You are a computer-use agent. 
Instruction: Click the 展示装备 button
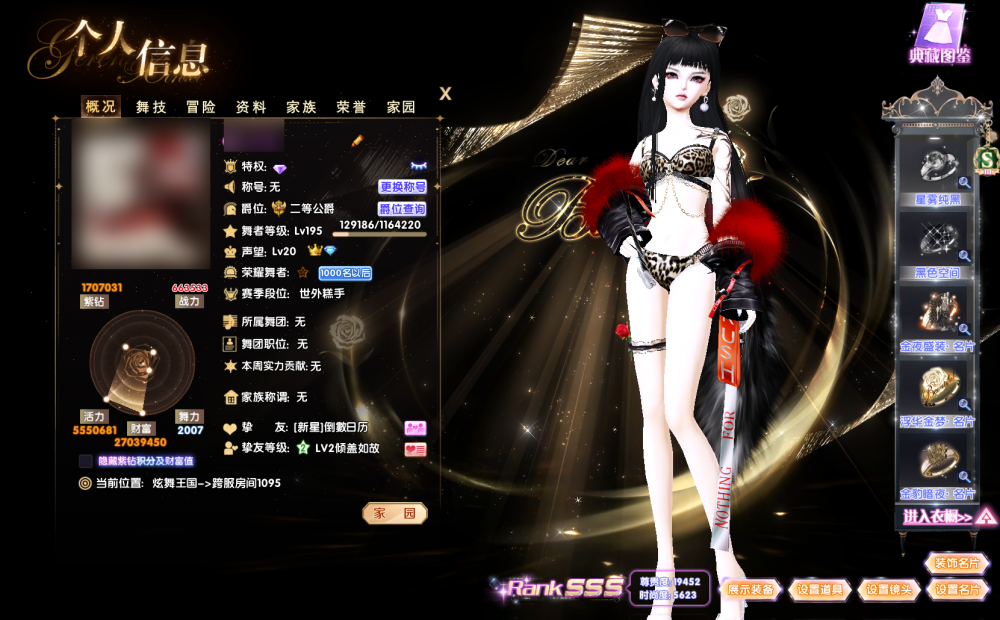pyautogui.click(x=752, y=590)
